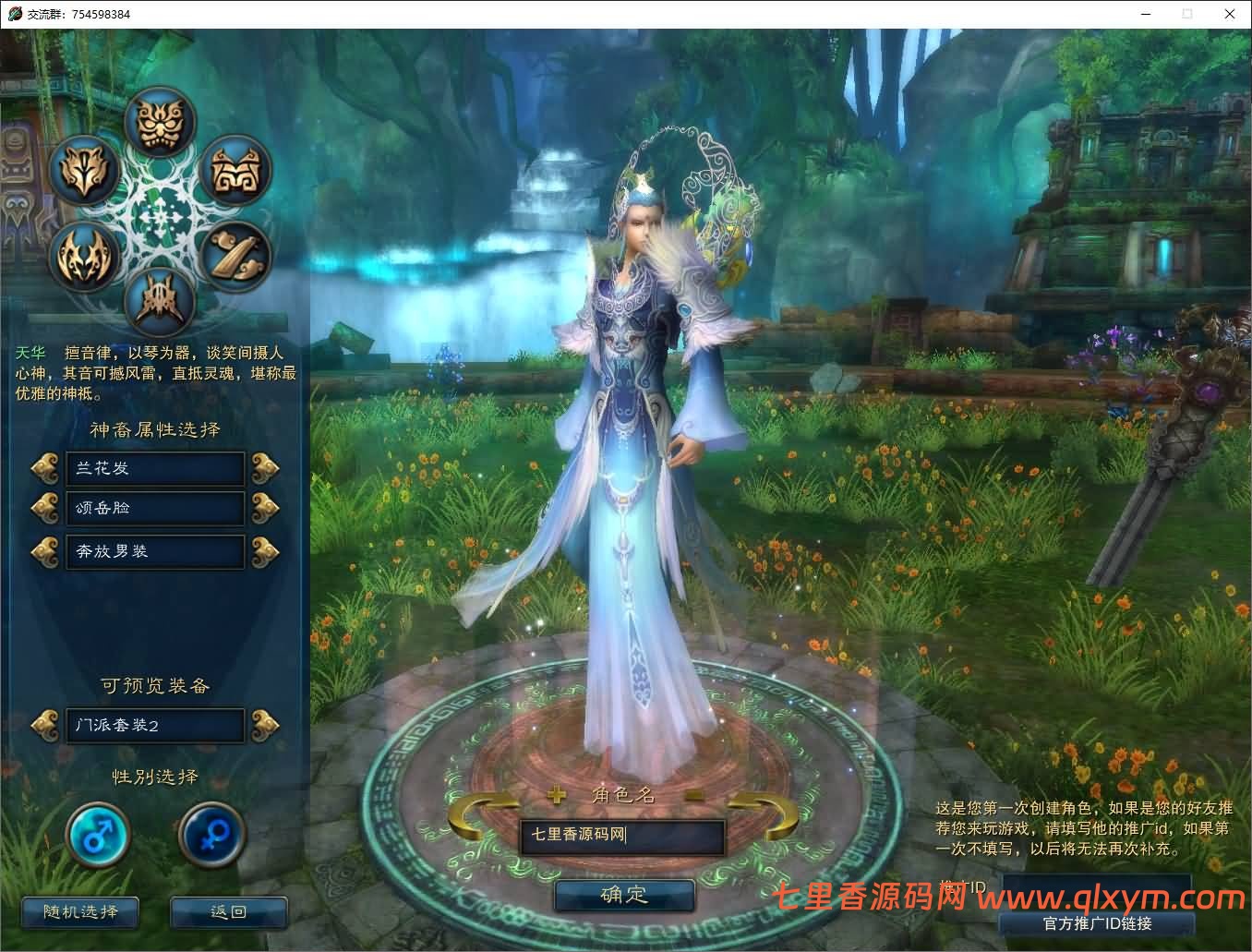Cycle to the previous 颂岳脸 face option

coord(45,508)
